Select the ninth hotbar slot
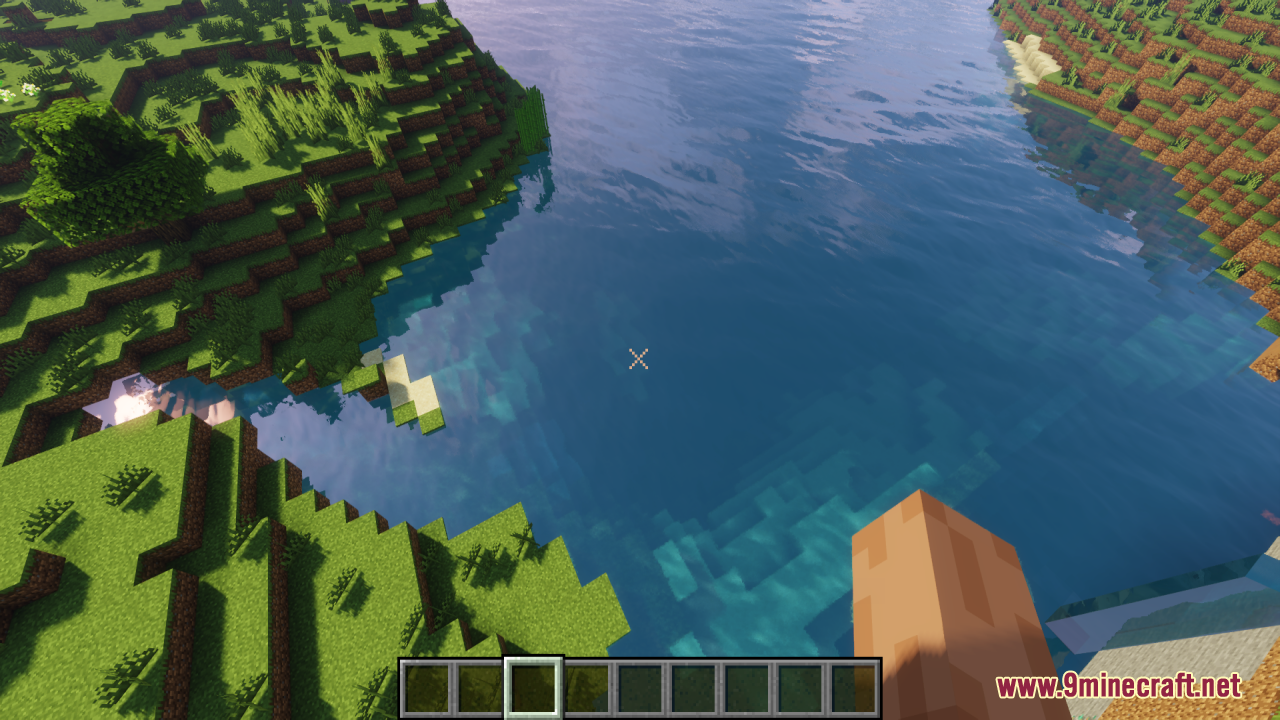 853,686
